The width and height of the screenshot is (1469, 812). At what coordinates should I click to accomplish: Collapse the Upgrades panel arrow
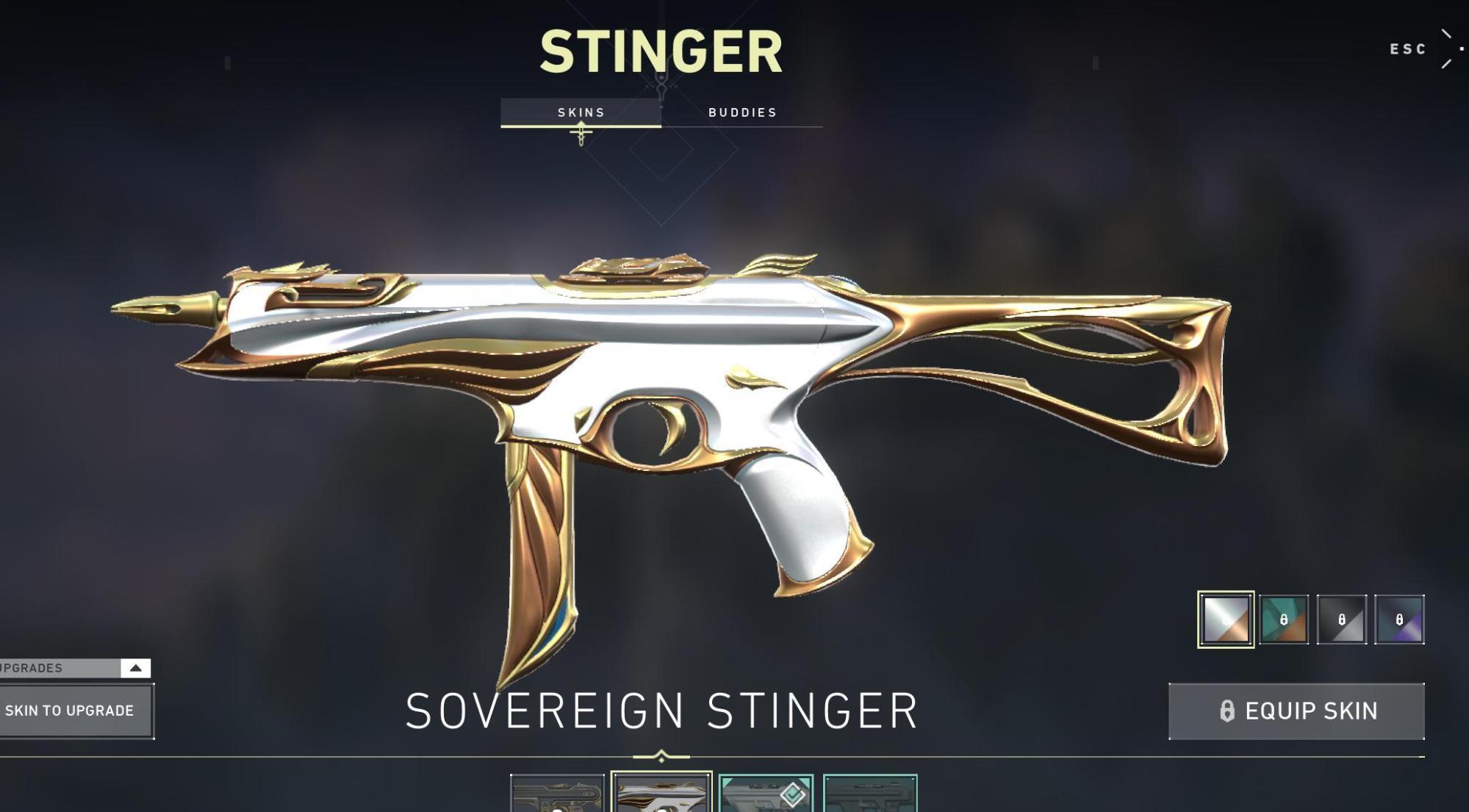(x=136, y=668)
